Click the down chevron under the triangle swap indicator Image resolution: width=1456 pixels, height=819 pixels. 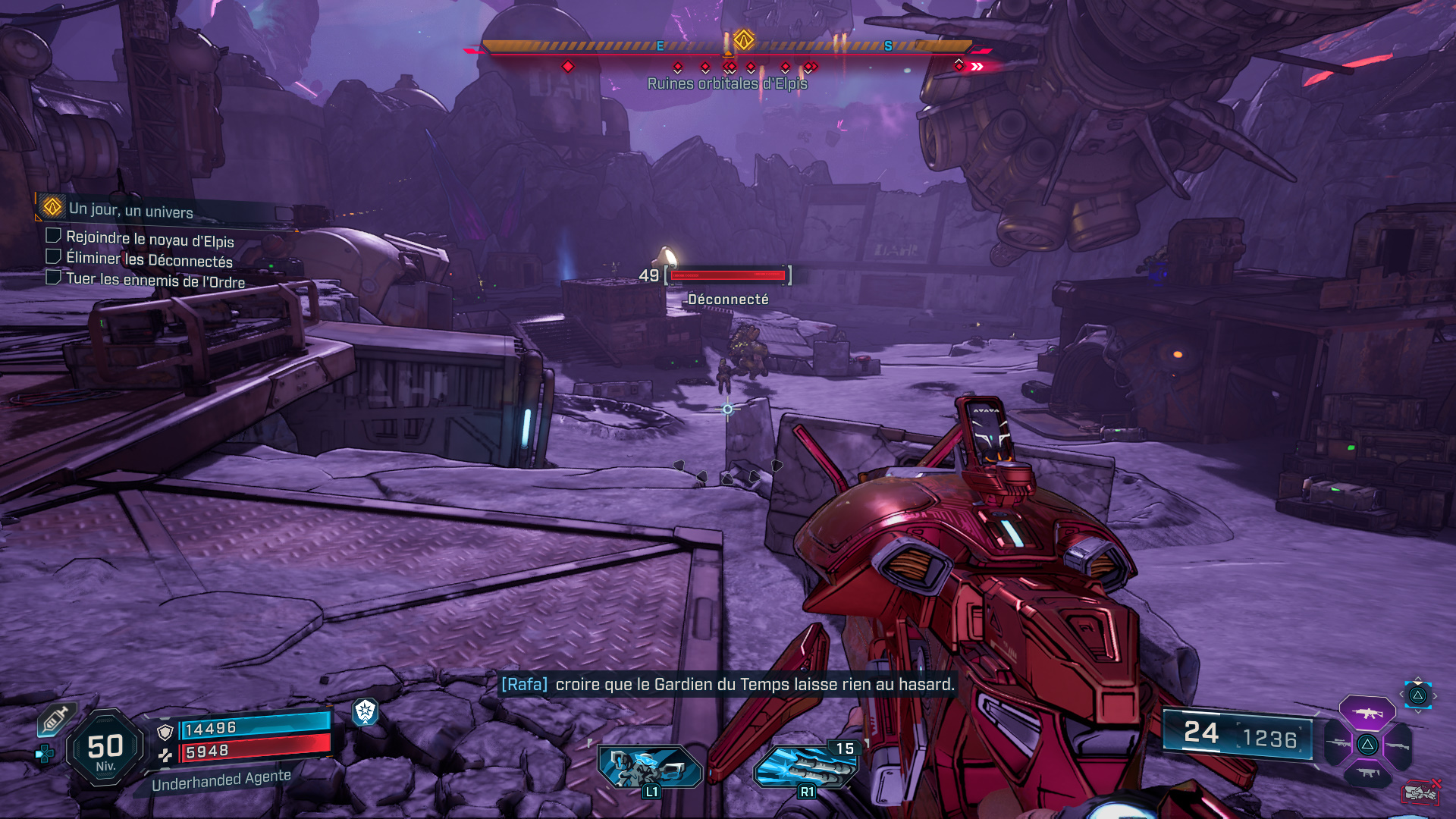(1418, 711)
